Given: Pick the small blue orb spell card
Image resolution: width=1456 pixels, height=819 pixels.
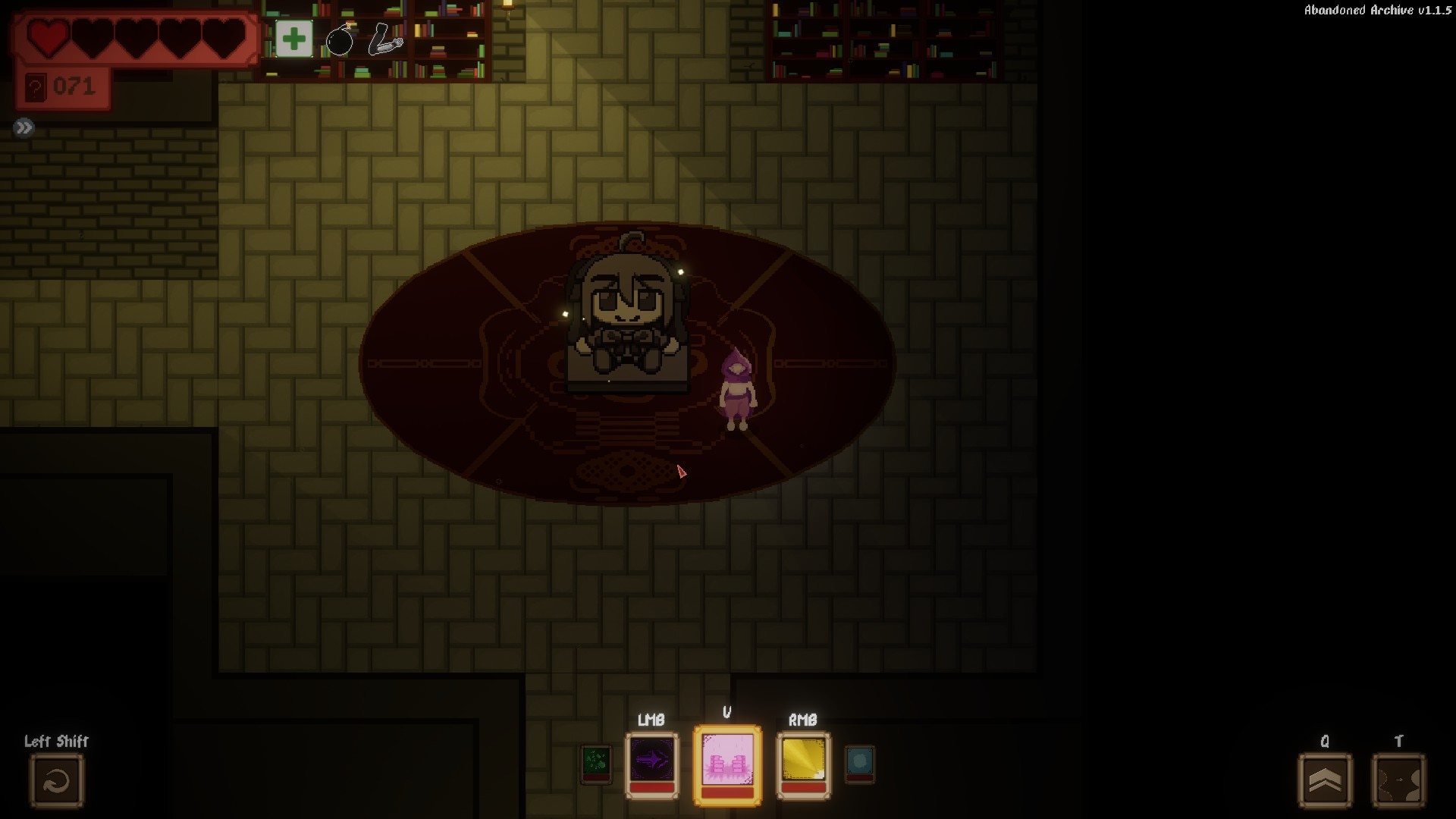Looking at the screenshot, I should click(x=859, y=763).
